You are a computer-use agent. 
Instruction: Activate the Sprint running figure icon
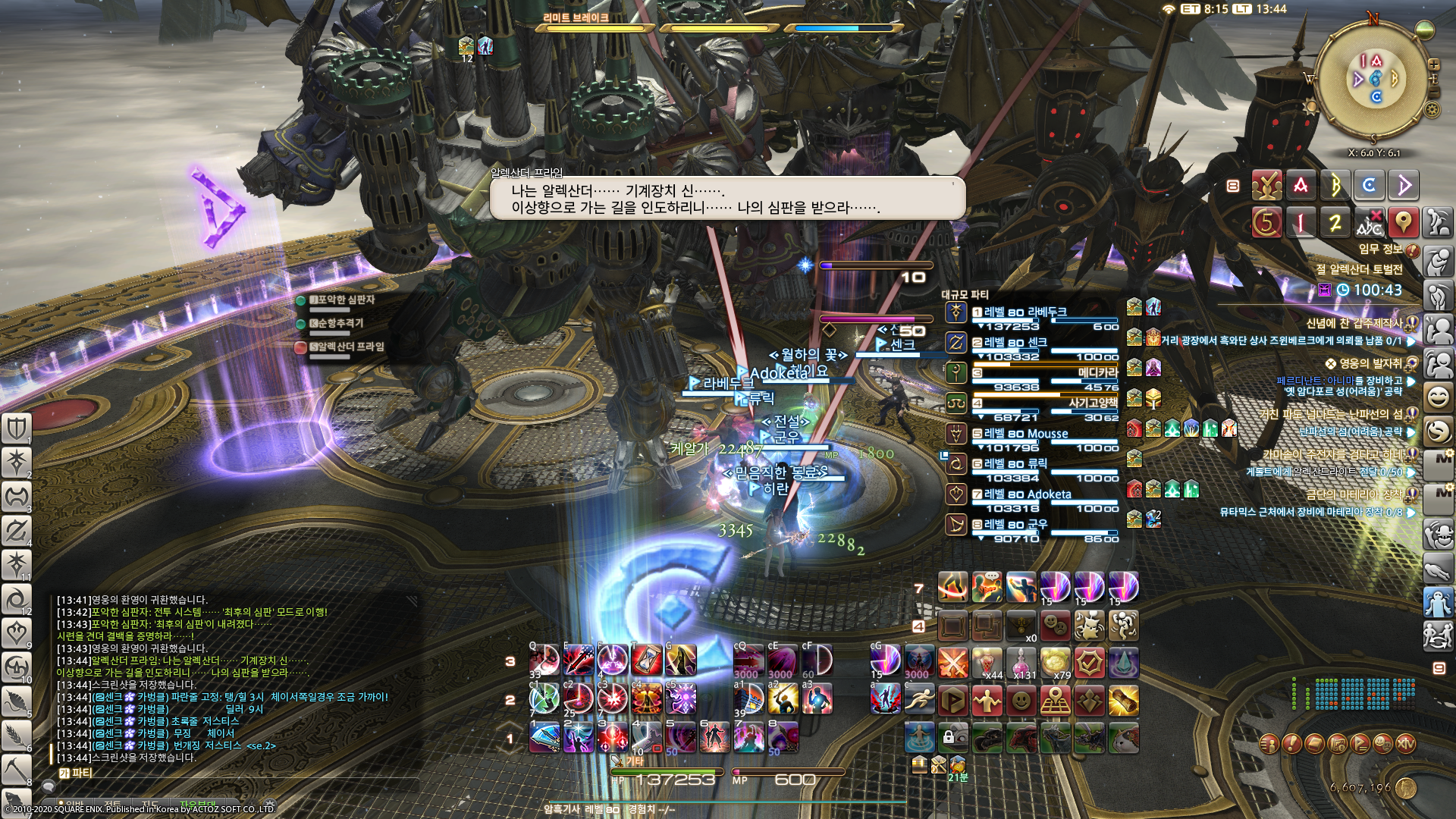tap(919, 699)
